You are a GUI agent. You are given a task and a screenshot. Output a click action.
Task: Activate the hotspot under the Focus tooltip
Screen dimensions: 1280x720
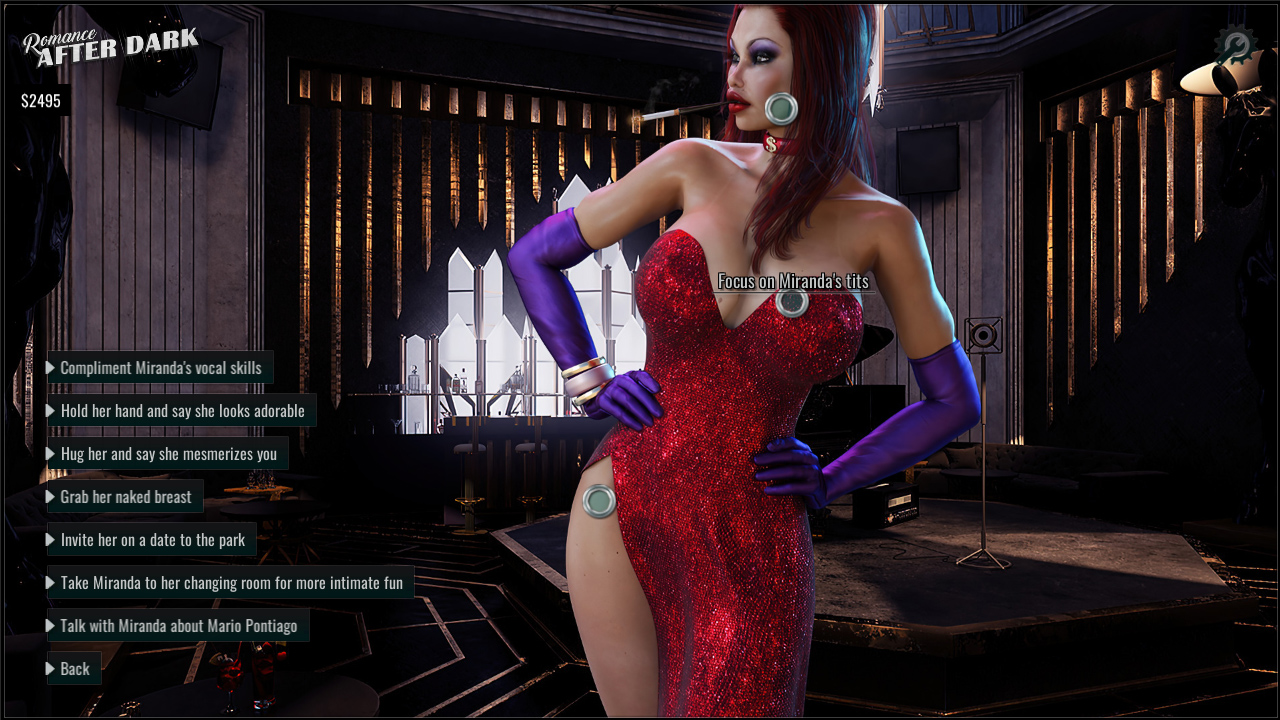(793, 301)
